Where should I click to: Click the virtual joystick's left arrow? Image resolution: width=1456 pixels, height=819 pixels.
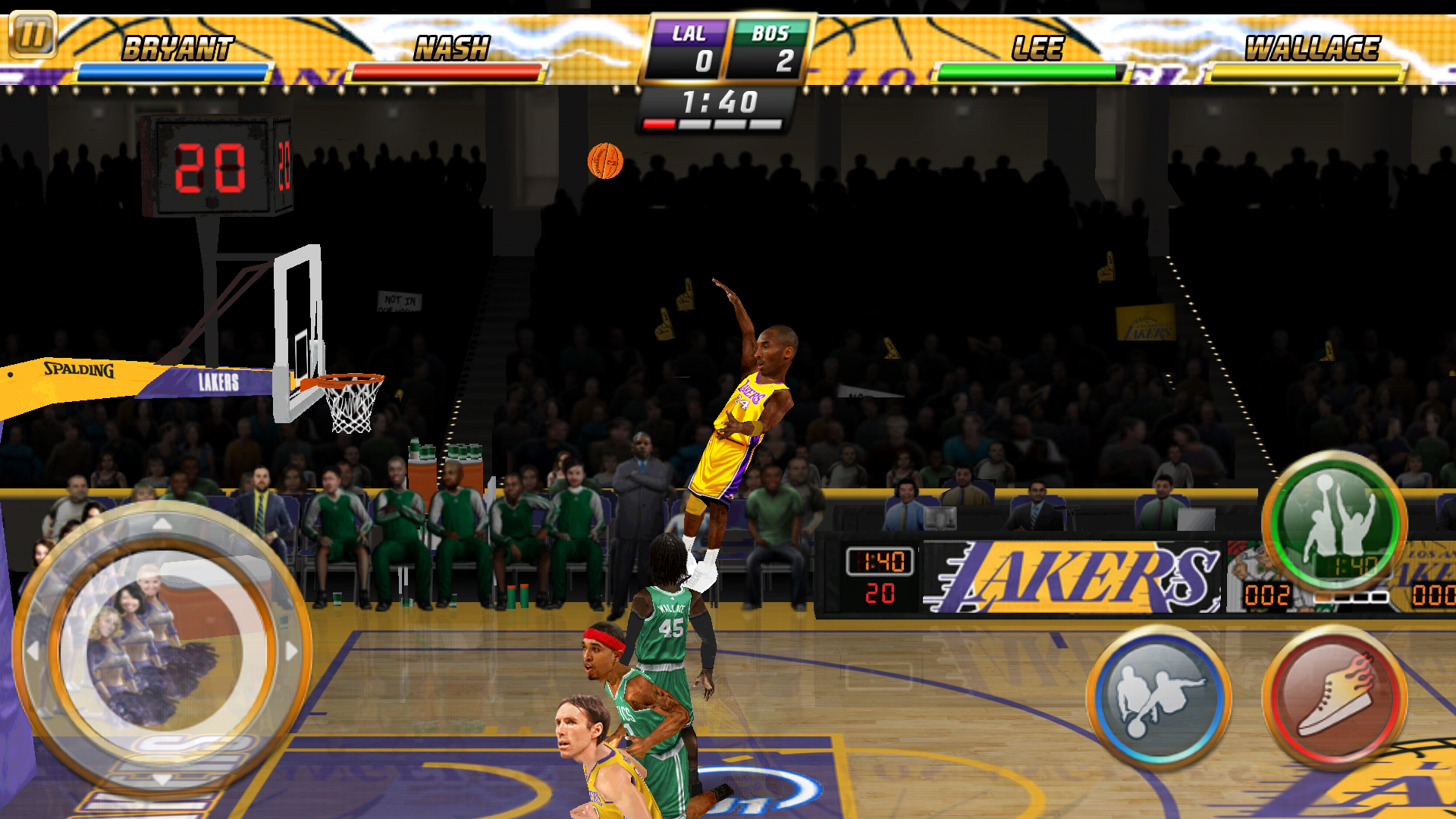33,651
